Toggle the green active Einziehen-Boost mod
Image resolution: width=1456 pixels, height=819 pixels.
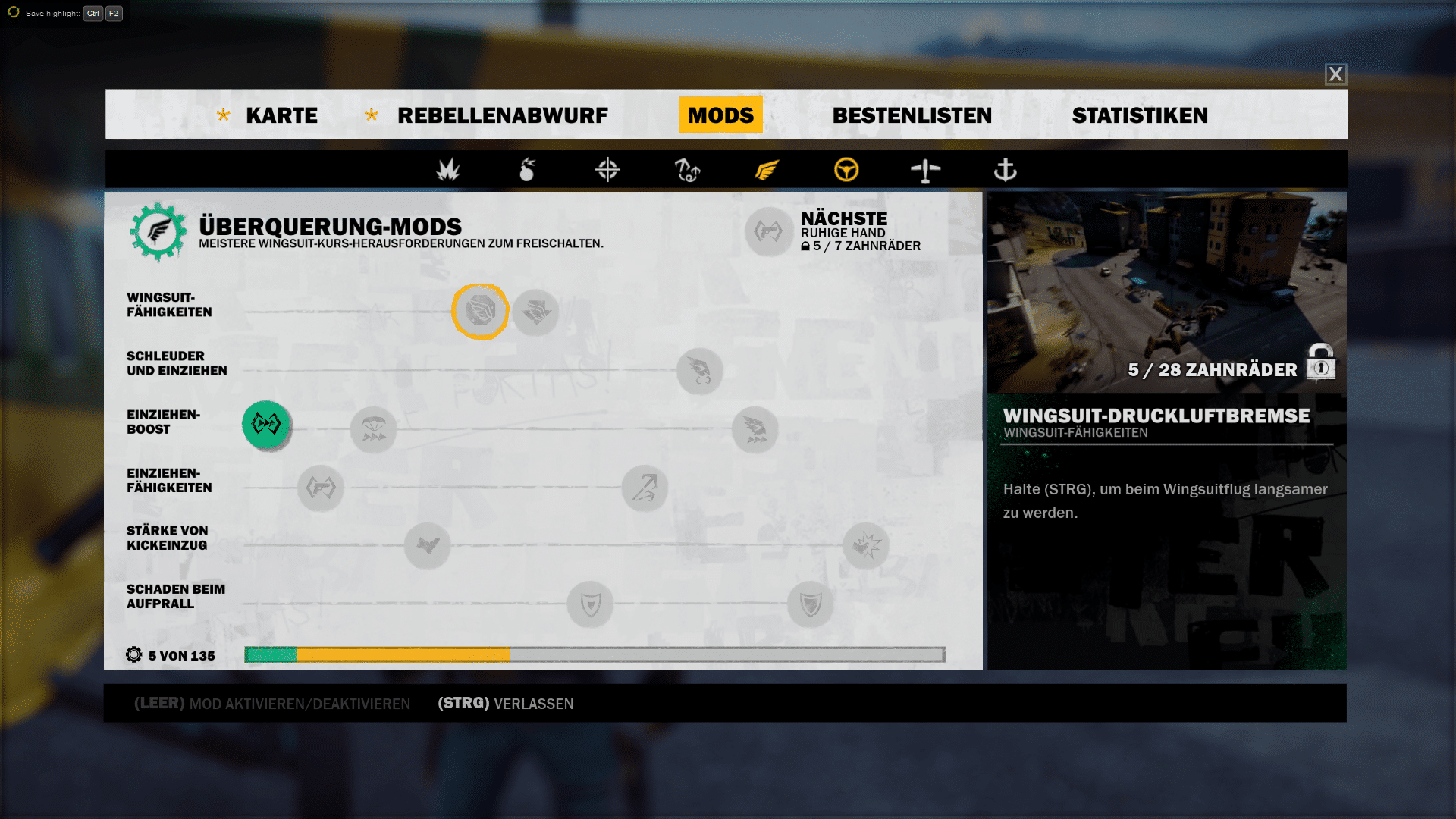(266, 424)
